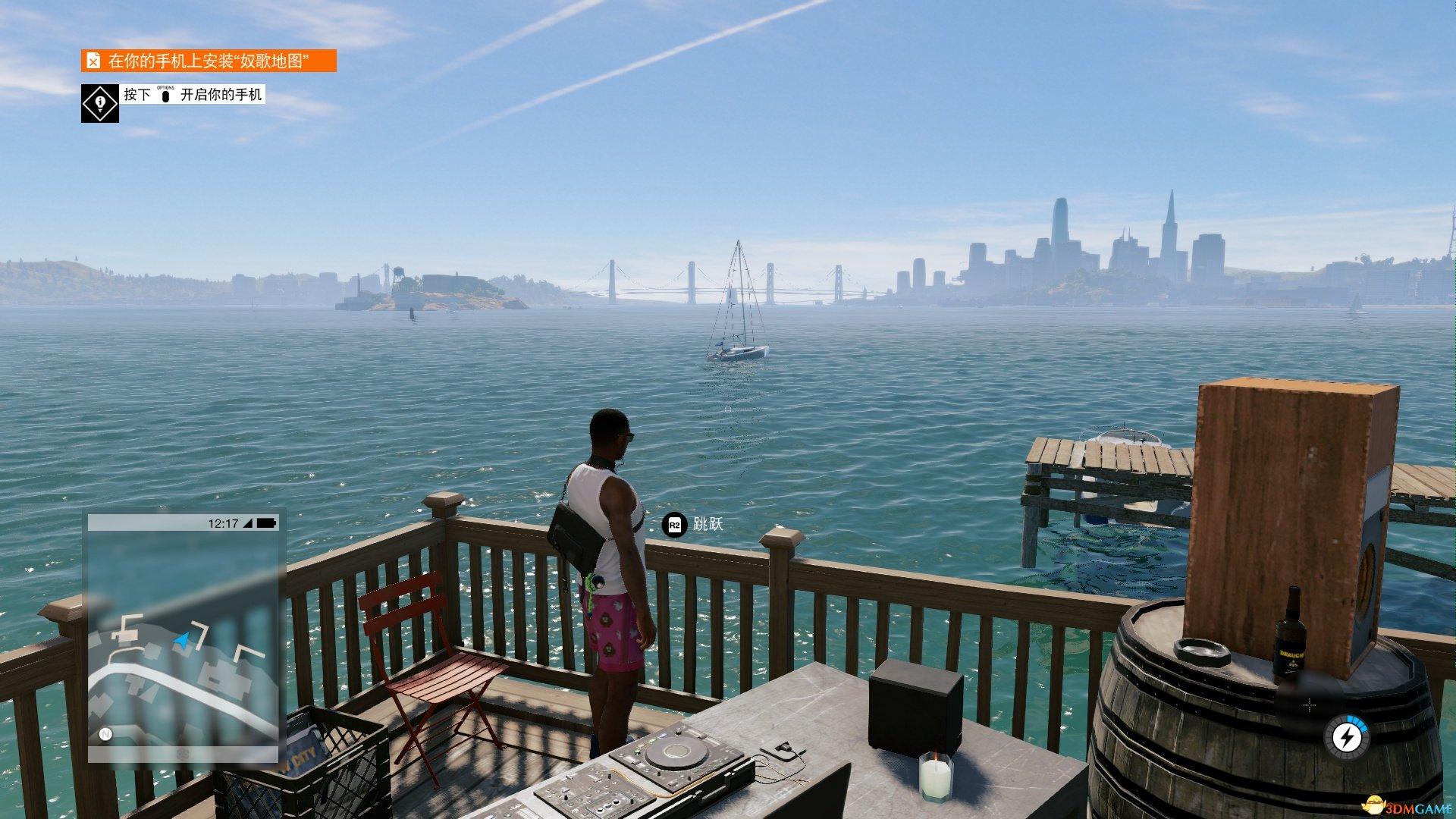Click the blue player arrow on minimap
This screenshot has height=819, width=1456.
tap(181, 642)
